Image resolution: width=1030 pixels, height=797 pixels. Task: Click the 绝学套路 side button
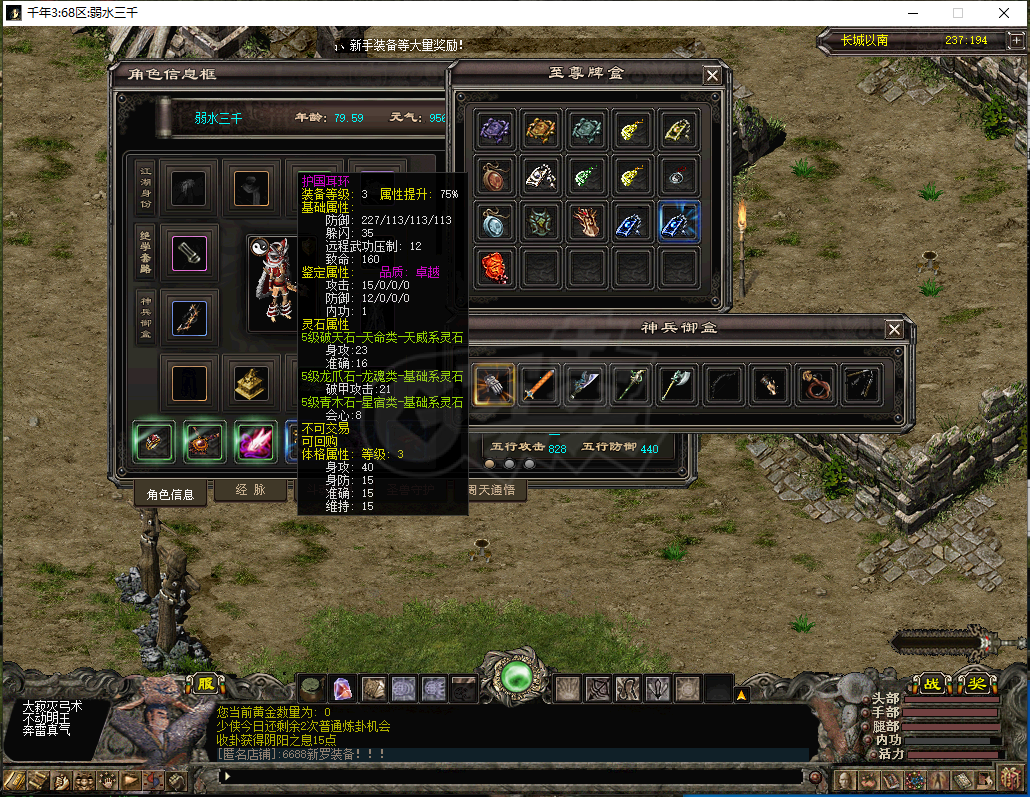[145, 251]
